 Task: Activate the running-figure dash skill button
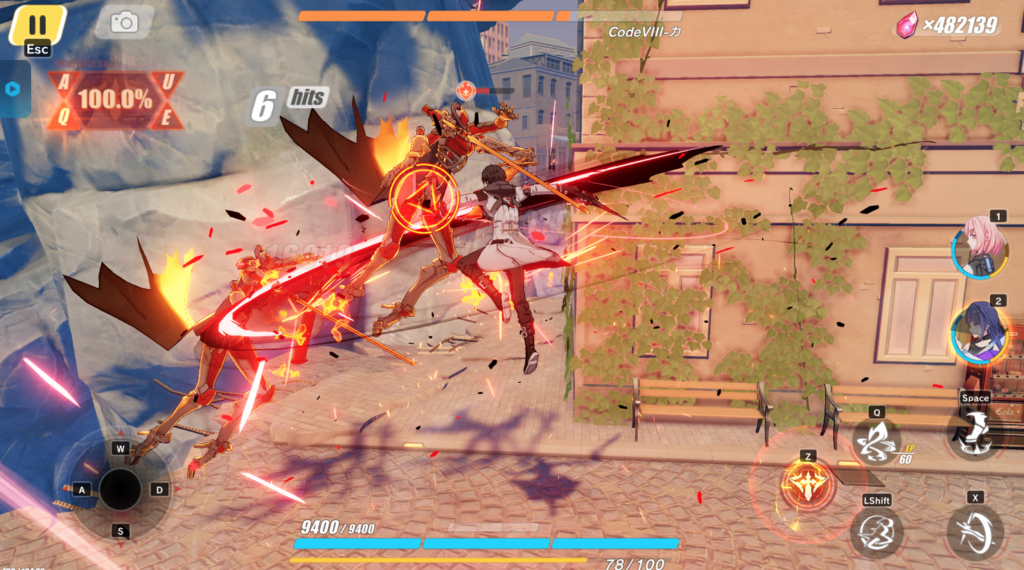[875, 532]
